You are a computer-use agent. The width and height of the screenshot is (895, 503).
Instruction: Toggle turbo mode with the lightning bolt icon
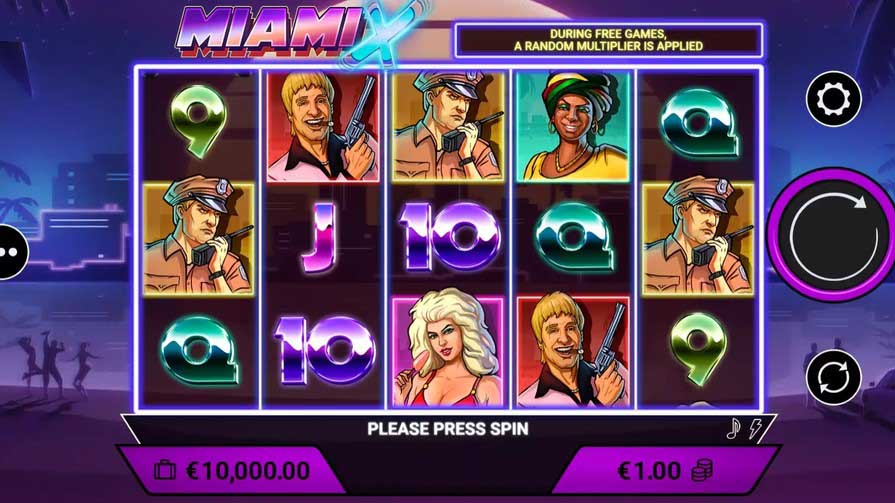[755, 429]
